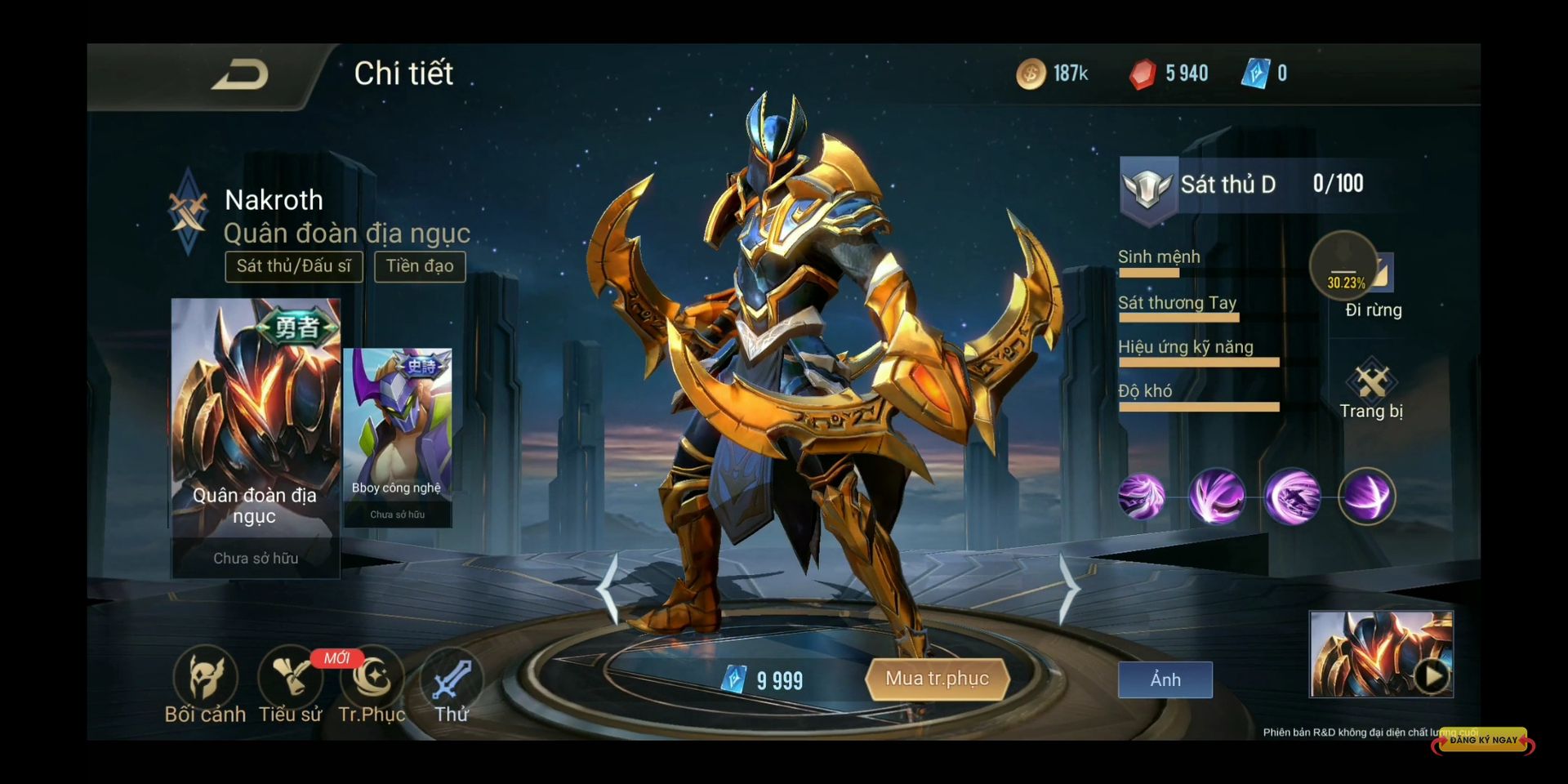Viewport: 1568px width, 784px height.
Task: Open the red ruby currency counter
Action: coord(1168,73)
